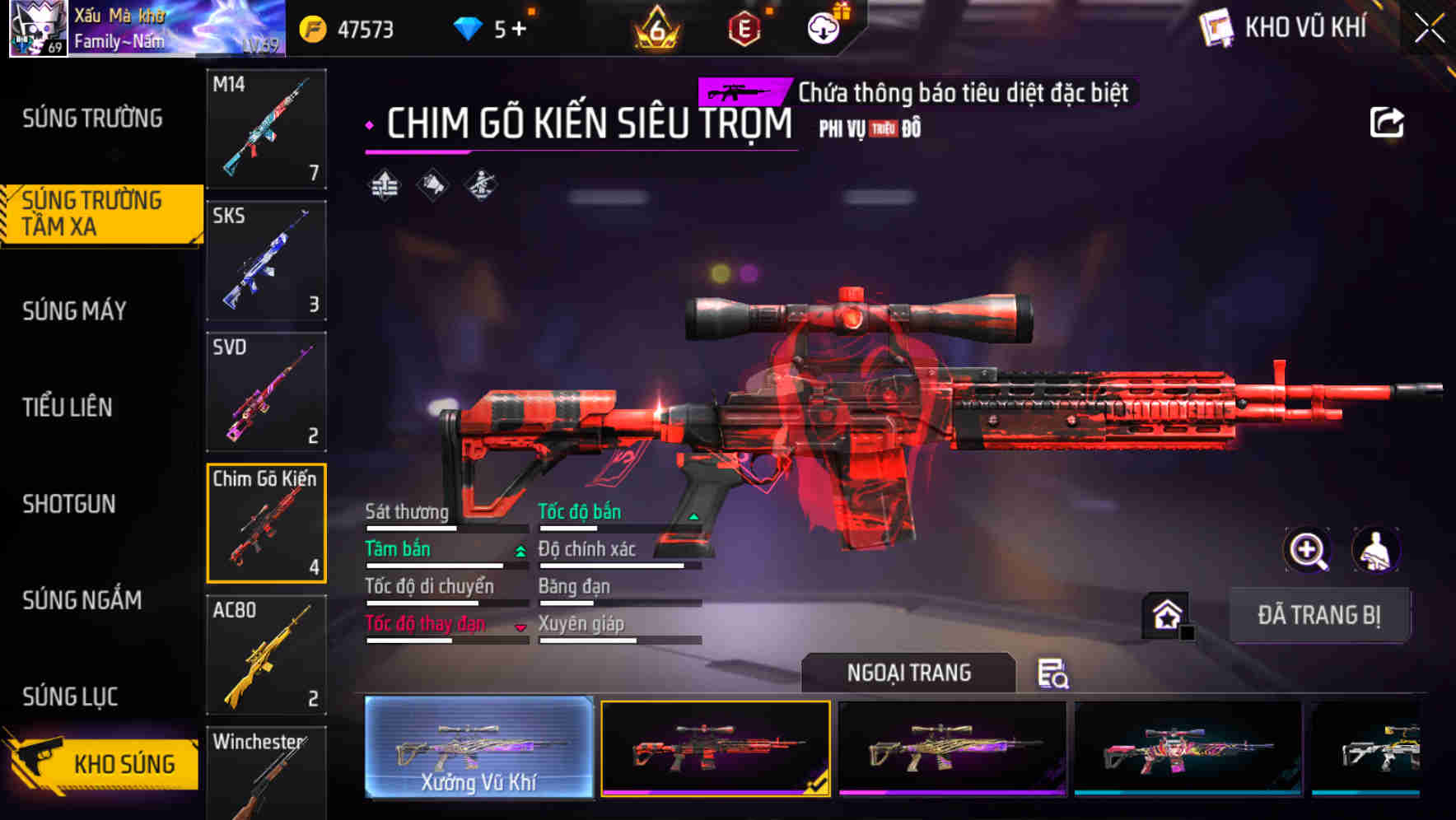Click the loadout inspect icon beside Ngoại Trang tab
The width and height of the screenshot is (1456, 820).
1052,673
